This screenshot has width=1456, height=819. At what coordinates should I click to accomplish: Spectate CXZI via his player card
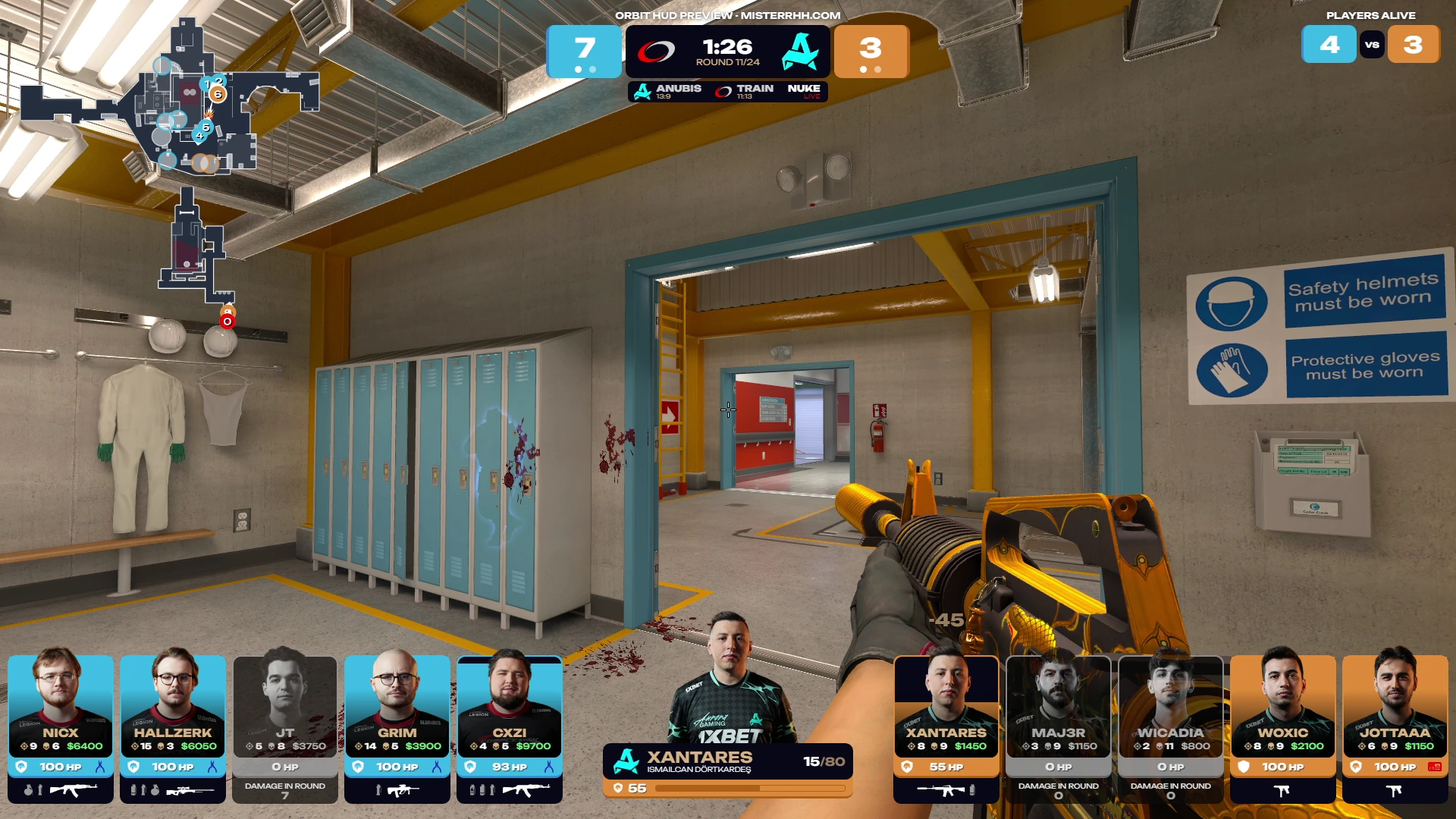point(510,726)
